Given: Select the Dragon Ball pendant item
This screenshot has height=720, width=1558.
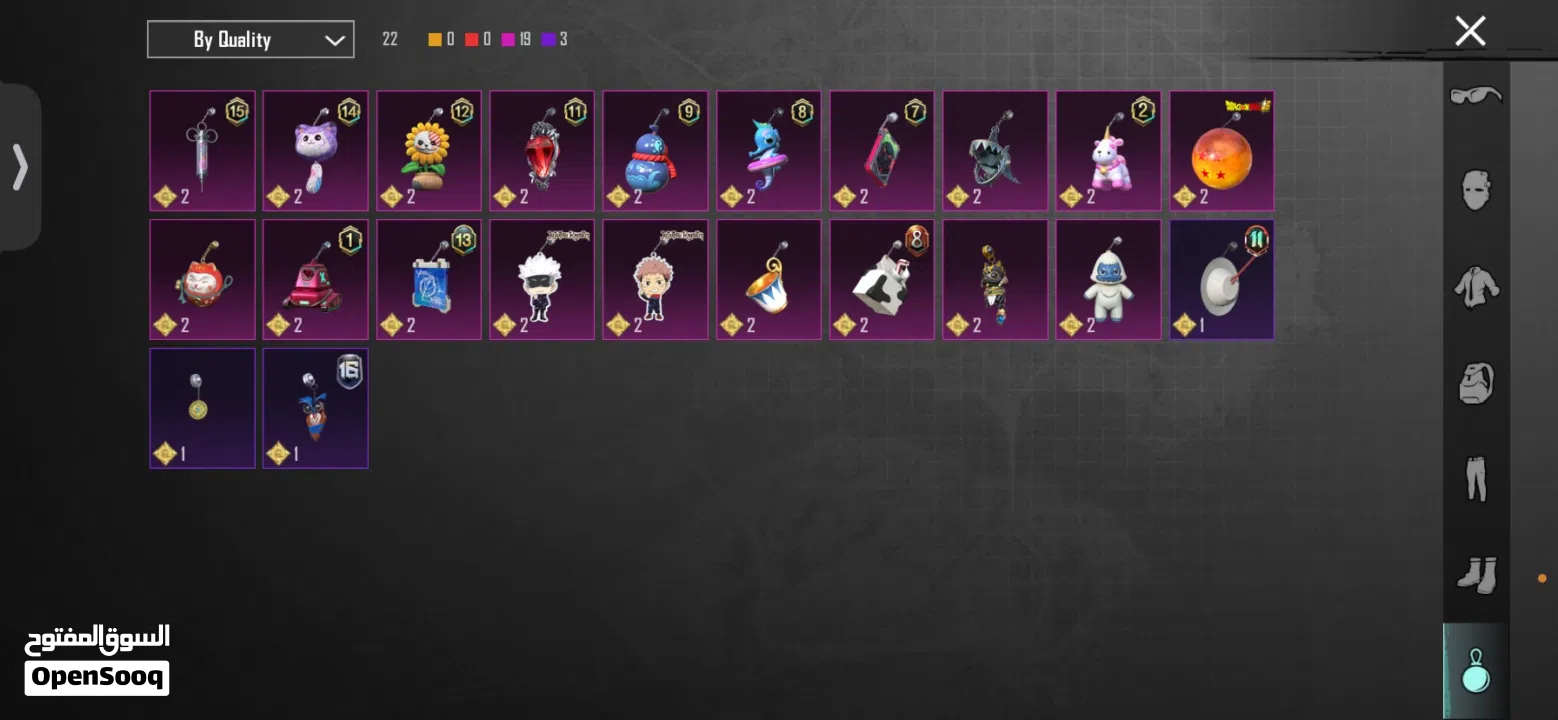Looking at the screenshot, I should [x=1221, y=150].
